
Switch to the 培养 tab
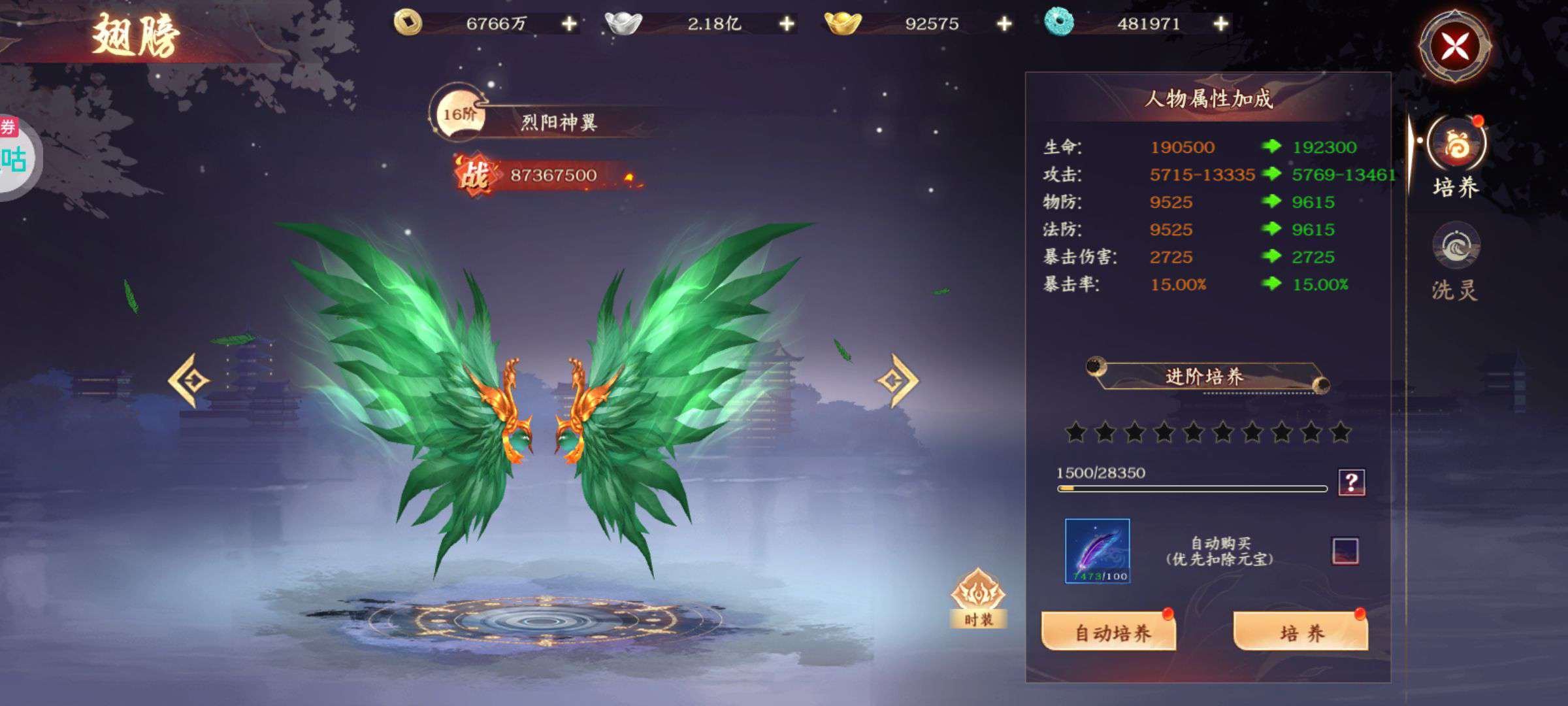pyautogui.click(x=1456, y=158)
